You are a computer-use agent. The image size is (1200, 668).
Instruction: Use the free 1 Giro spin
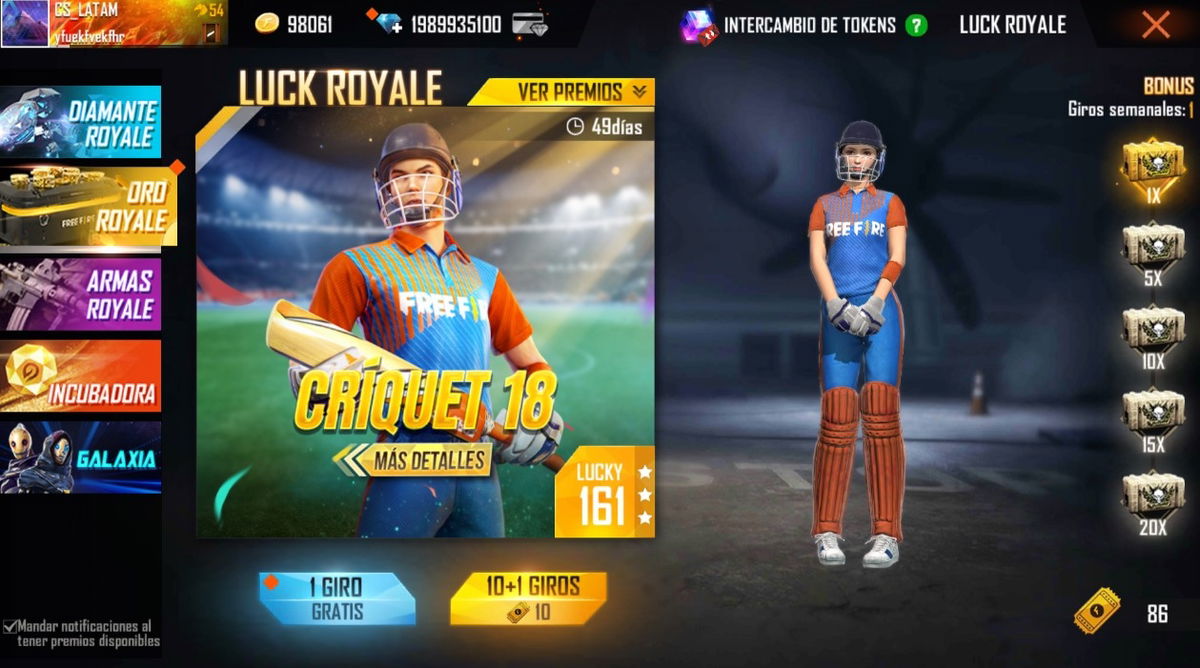point(336,598)
